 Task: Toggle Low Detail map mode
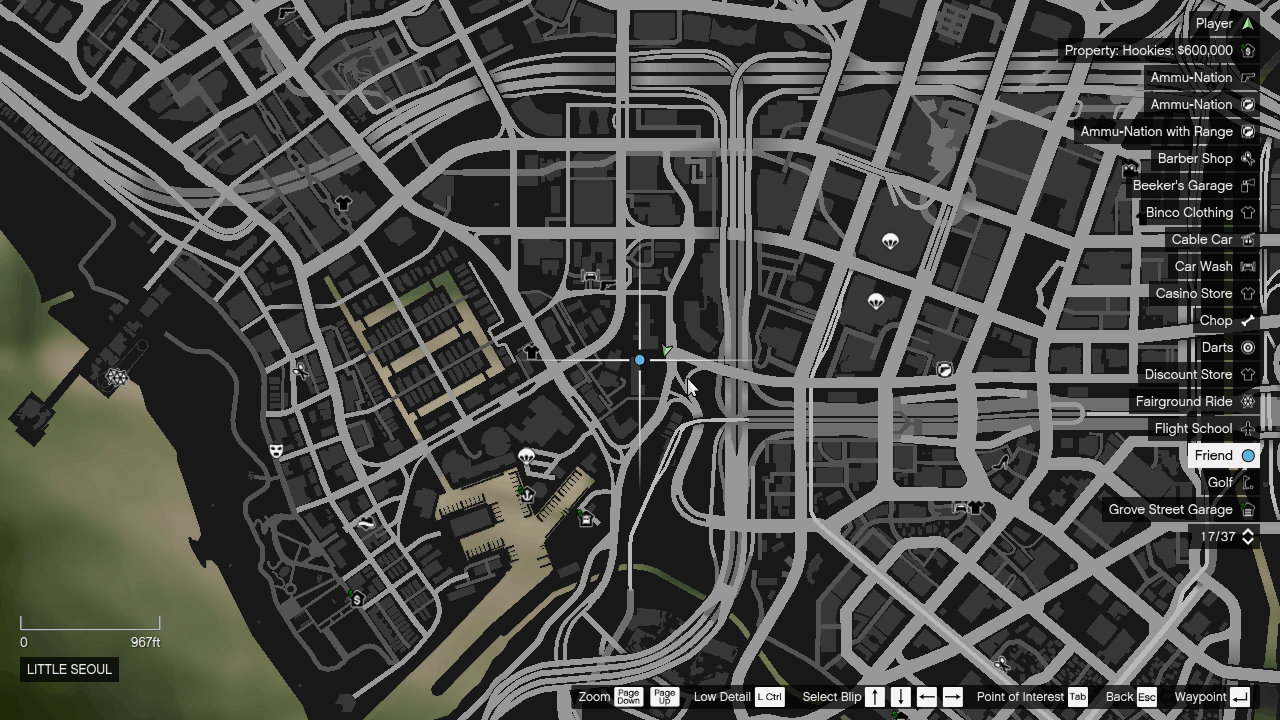click(x=767, y=697)
